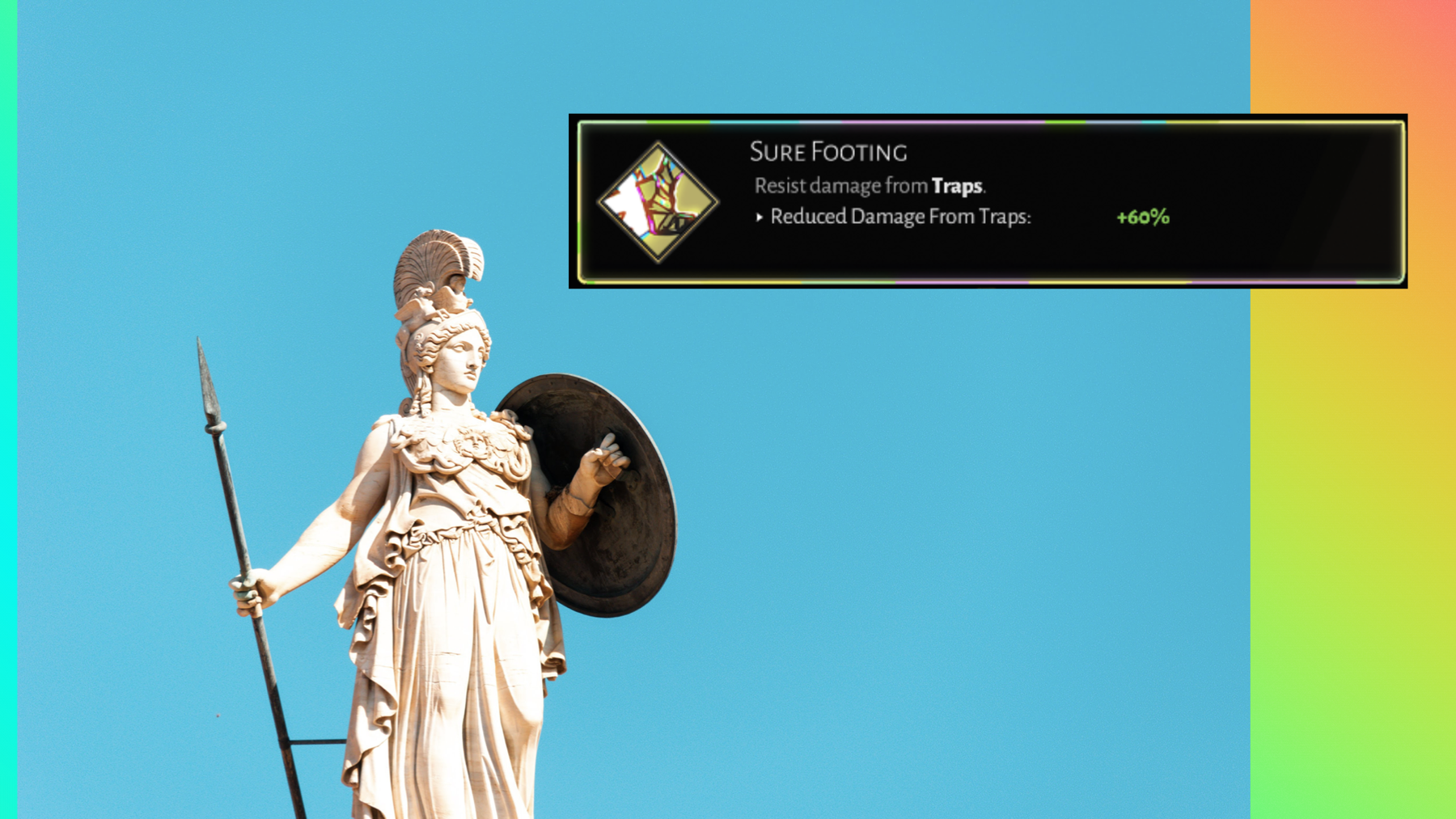The height and width of the screenshot is (819, 1456).
Task: Click the green +60% stat value
Action: click(1142, 217)
